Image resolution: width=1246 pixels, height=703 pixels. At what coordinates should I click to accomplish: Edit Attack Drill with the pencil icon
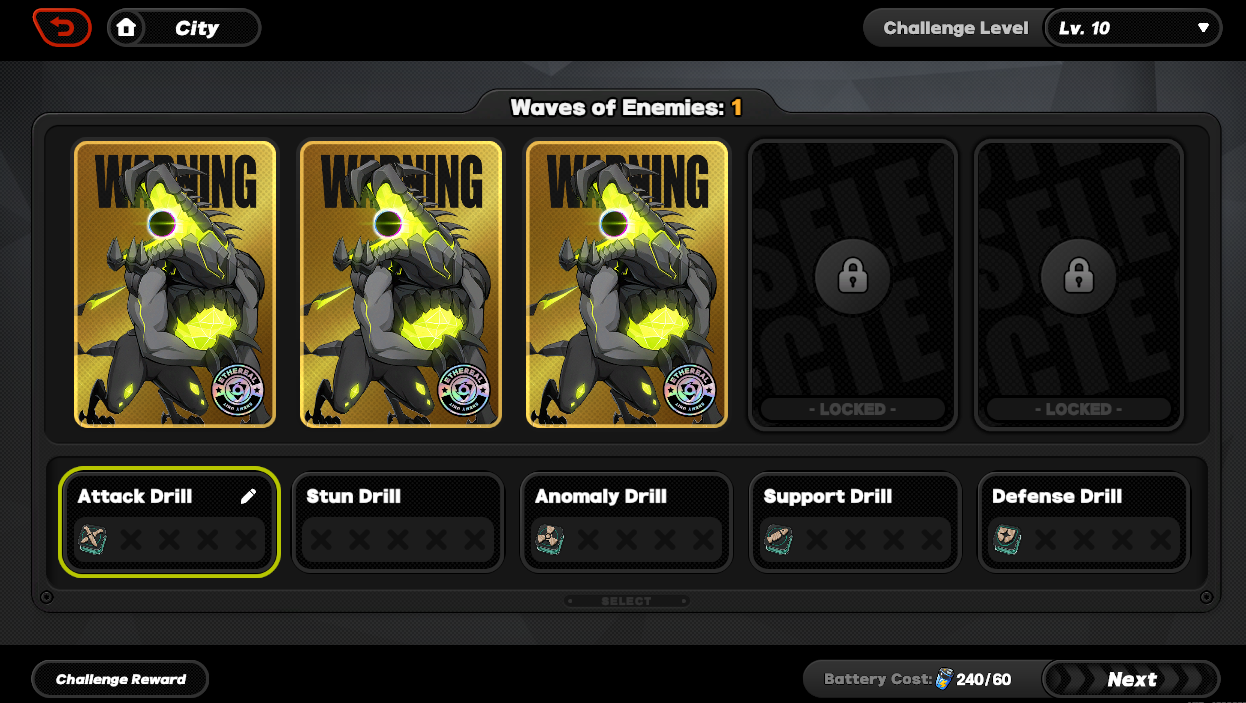(249, 497)
